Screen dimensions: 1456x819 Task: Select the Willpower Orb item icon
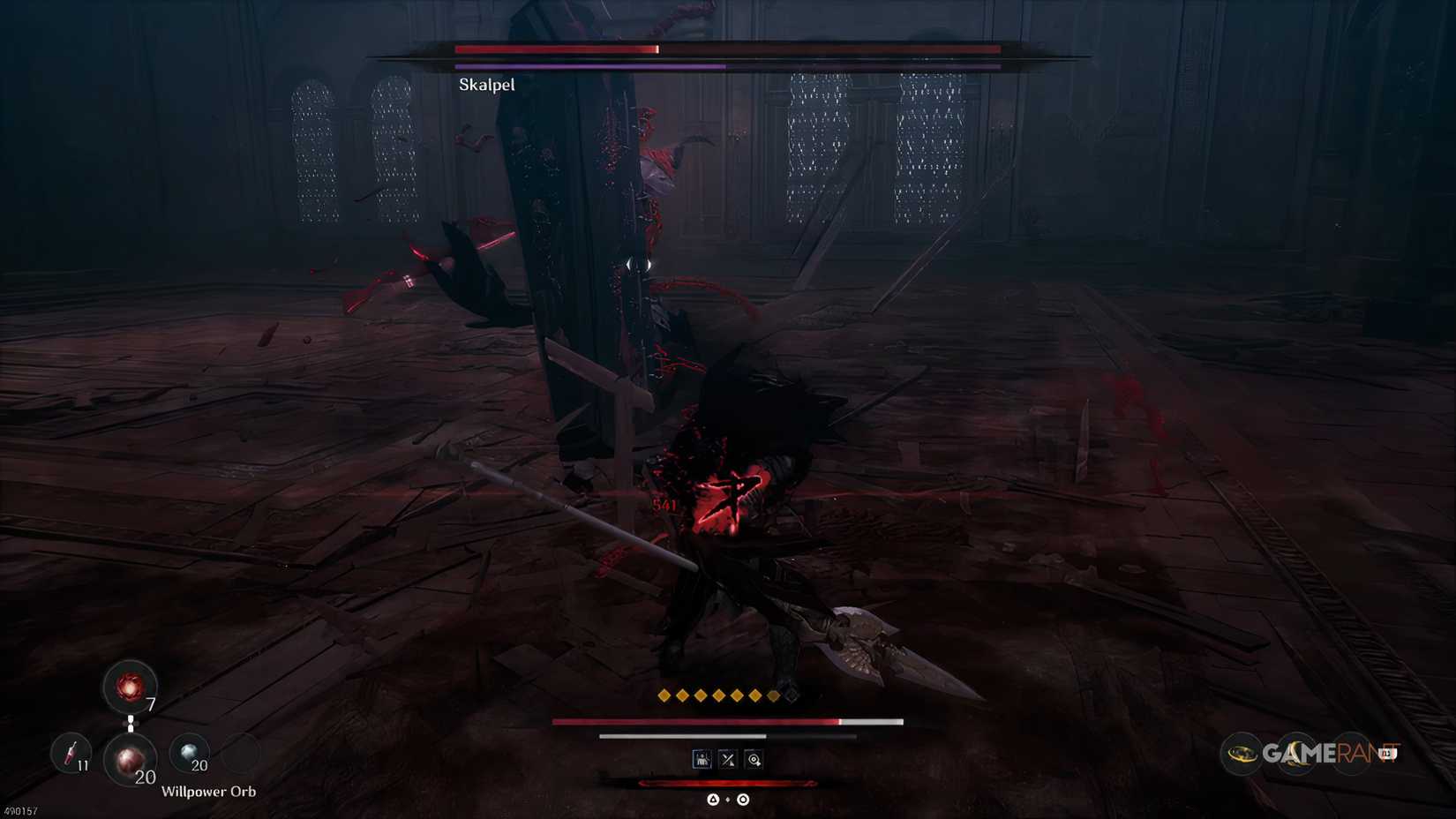point(131,760)
